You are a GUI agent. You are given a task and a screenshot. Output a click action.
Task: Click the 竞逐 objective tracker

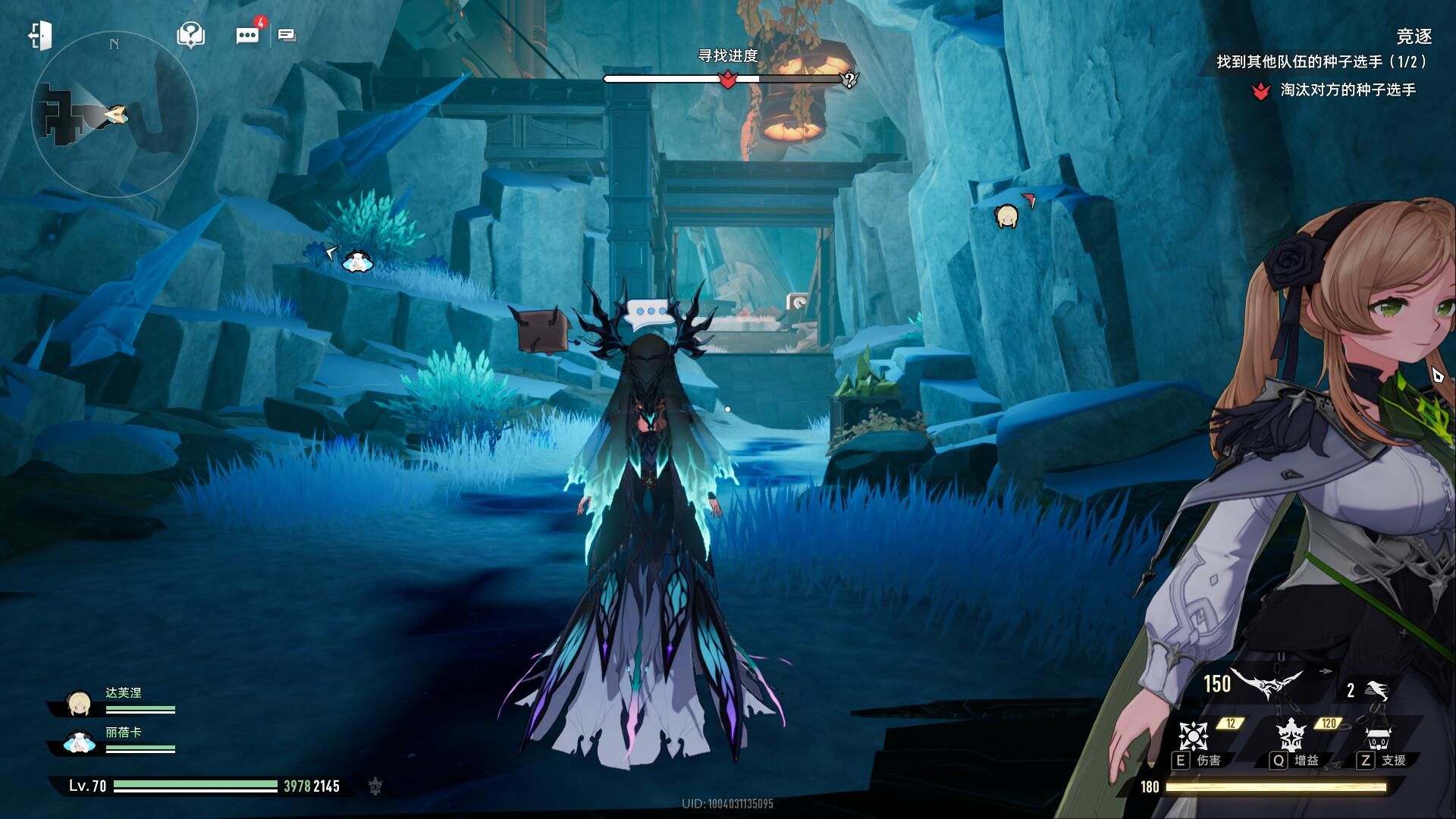[x=1414, y=36]
